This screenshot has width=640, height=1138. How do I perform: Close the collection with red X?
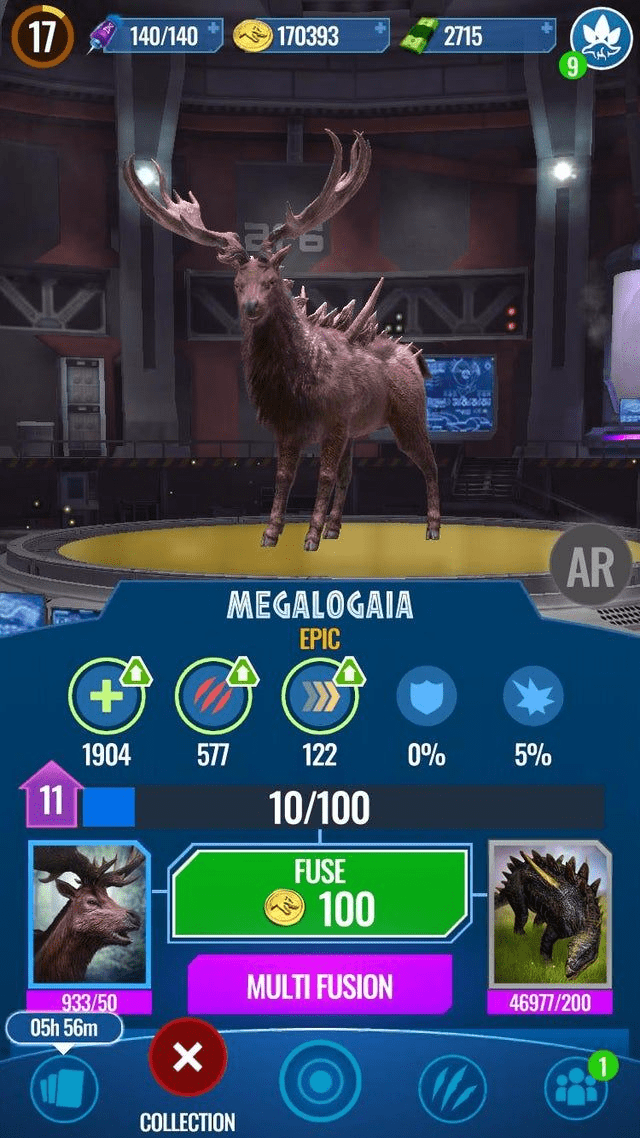pos(187,1058)
